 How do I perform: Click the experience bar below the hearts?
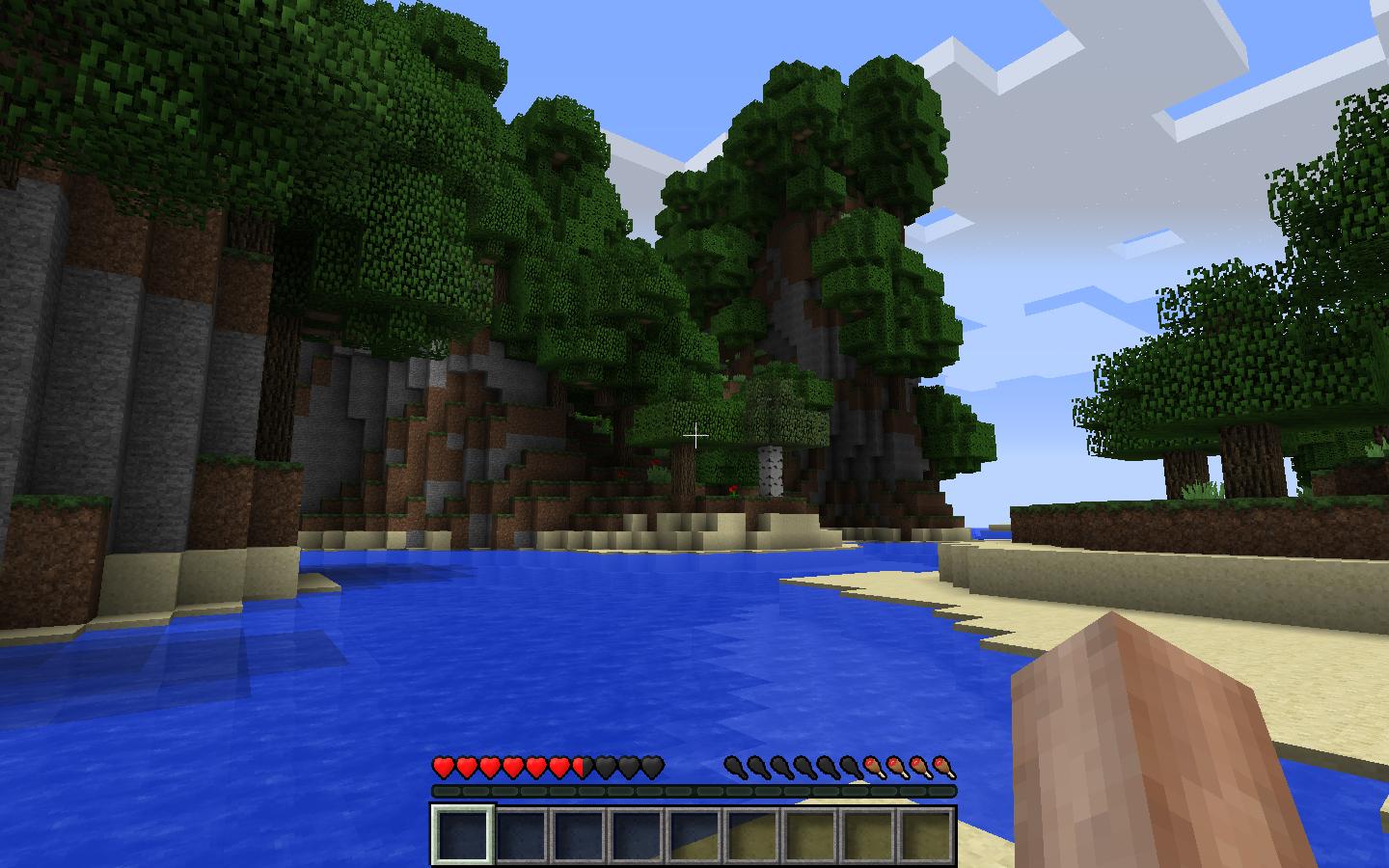tap(694, 792)
